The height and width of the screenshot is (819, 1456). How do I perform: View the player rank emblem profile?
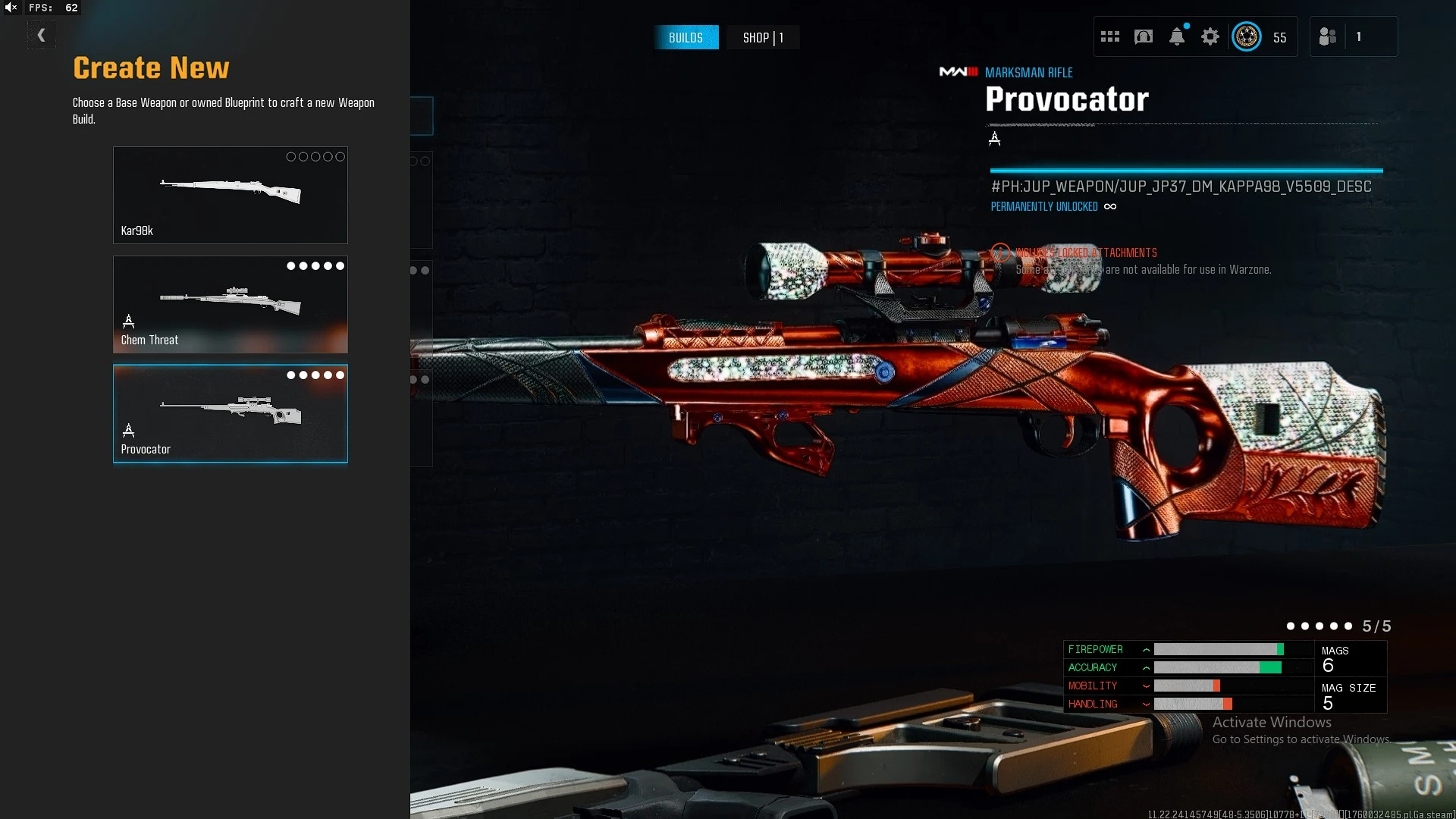point(1246,36)
